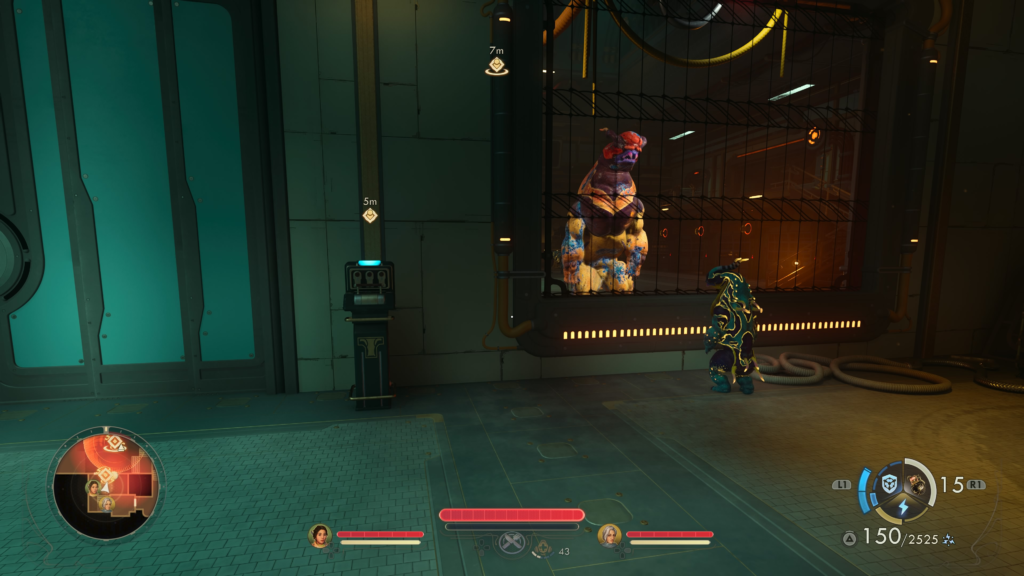Activate the cube shield ability
Image resolution: width=1024 pixels, height=576 pixels.
[889, 484]
